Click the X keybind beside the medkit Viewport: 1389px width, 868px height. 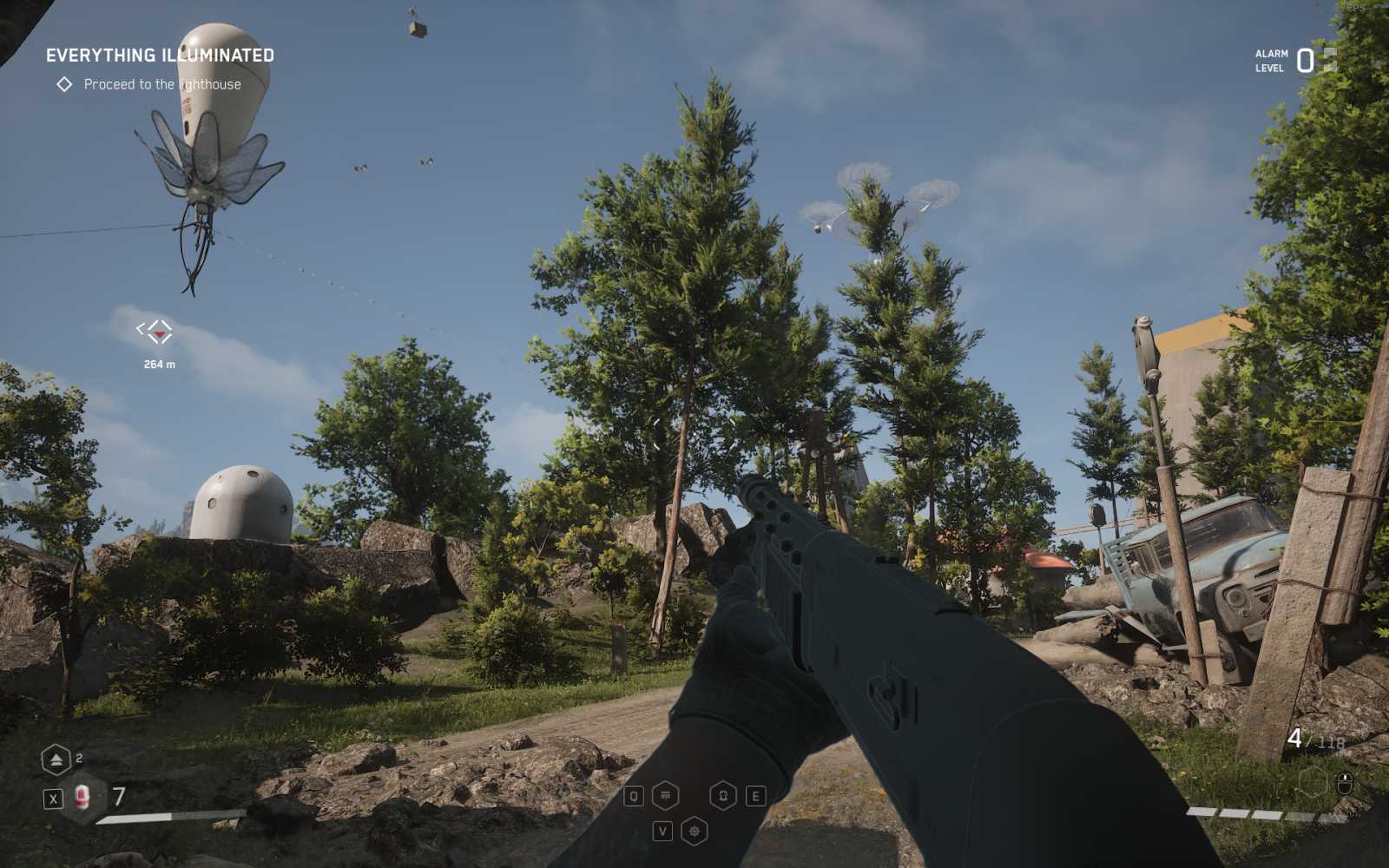pyautogui.click(x=54, y=799)
